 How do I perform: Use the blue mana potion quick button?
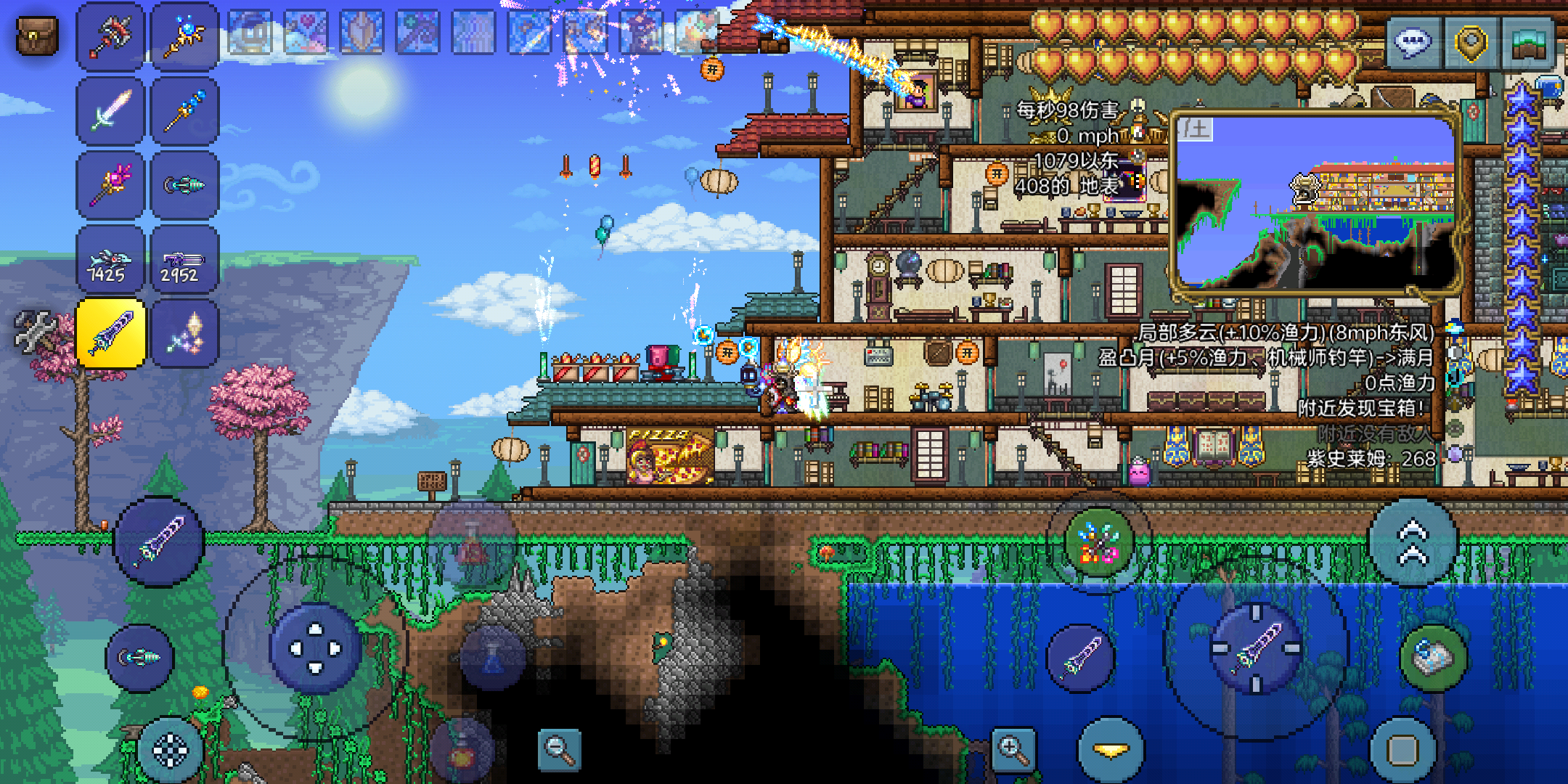(492, 657)
